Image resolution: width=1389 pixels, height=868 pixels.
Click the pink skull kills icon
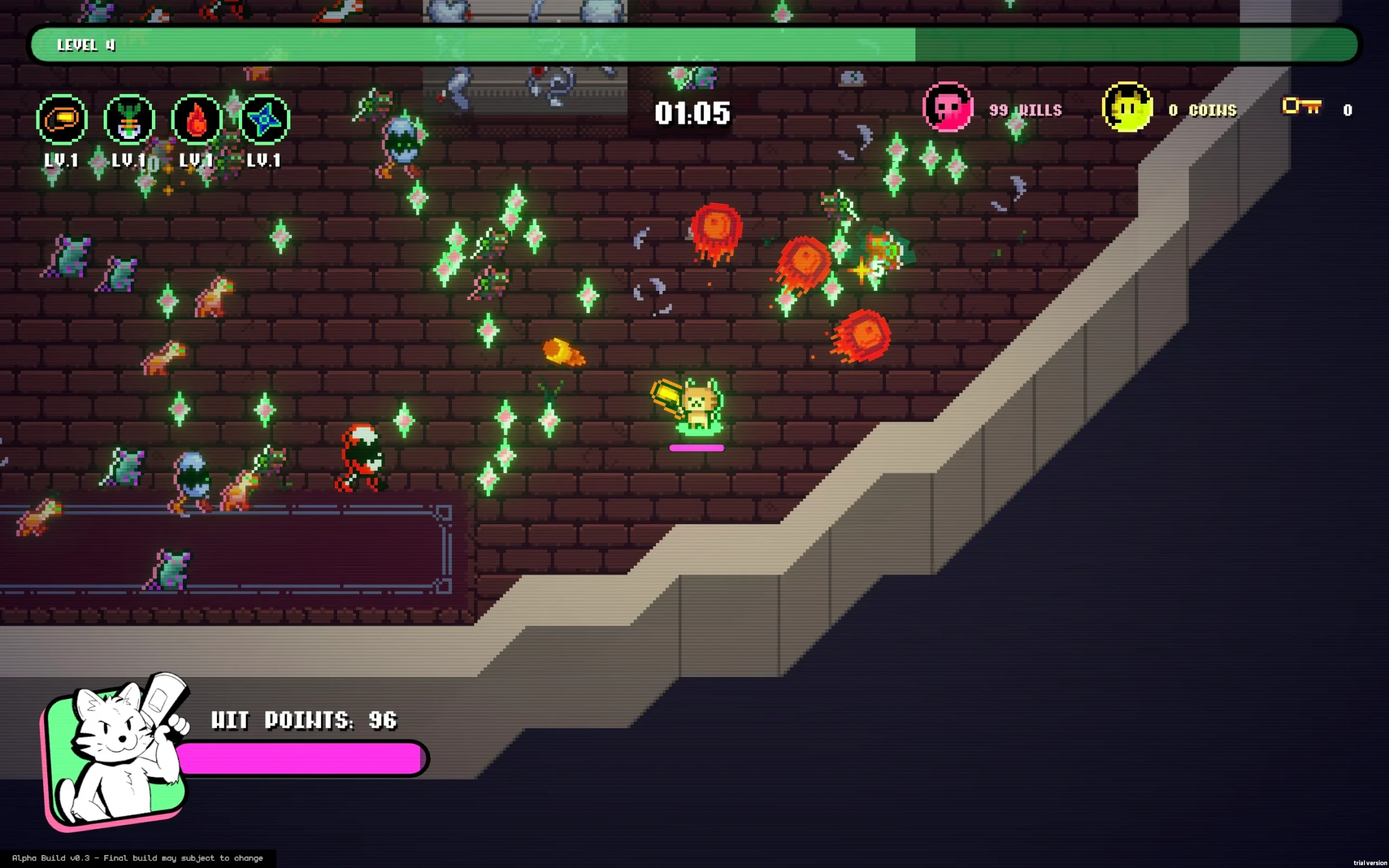[948, 107]
